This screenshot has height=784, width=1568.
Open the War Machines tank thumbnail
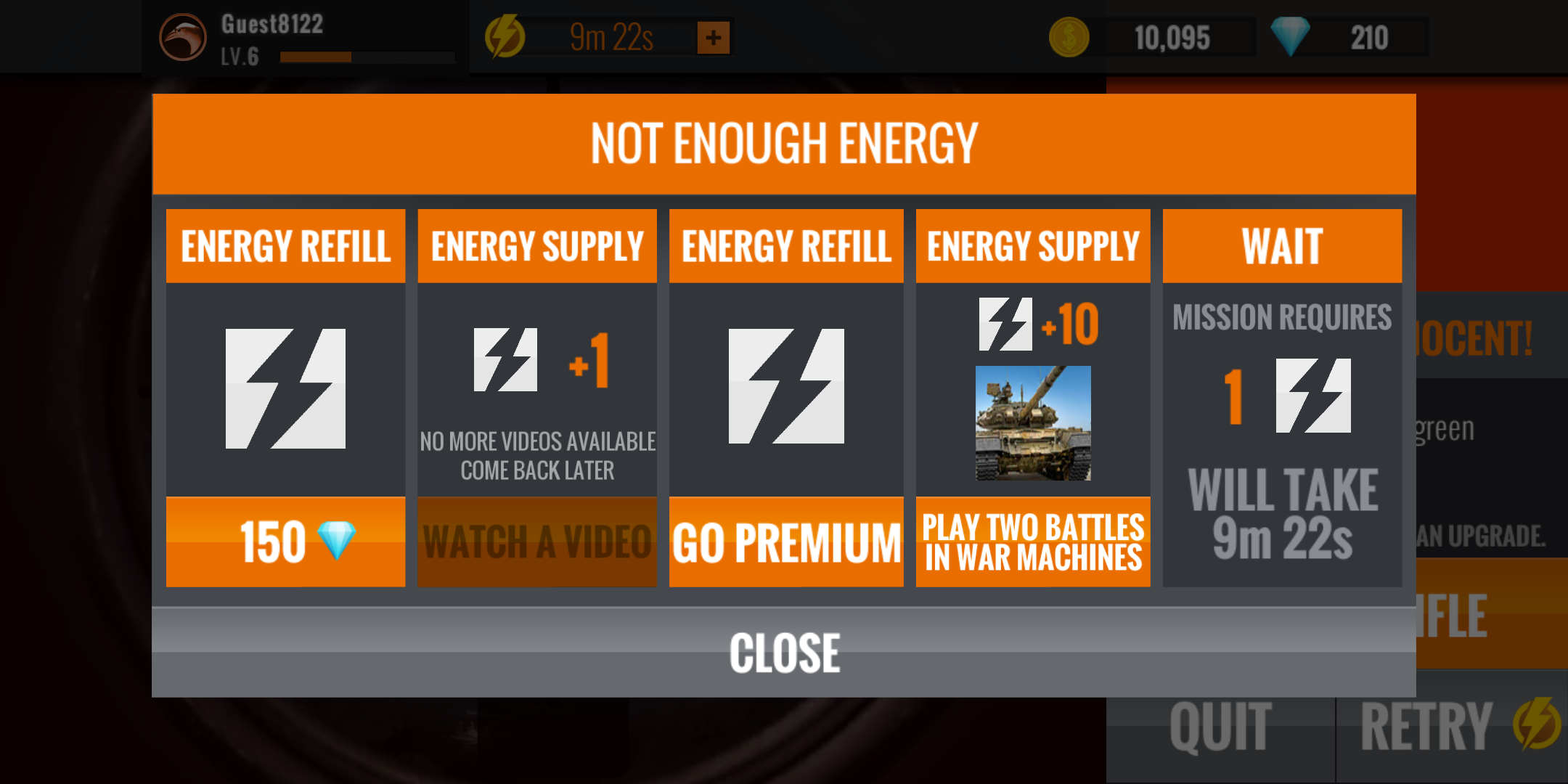(x=1033, y=422)
